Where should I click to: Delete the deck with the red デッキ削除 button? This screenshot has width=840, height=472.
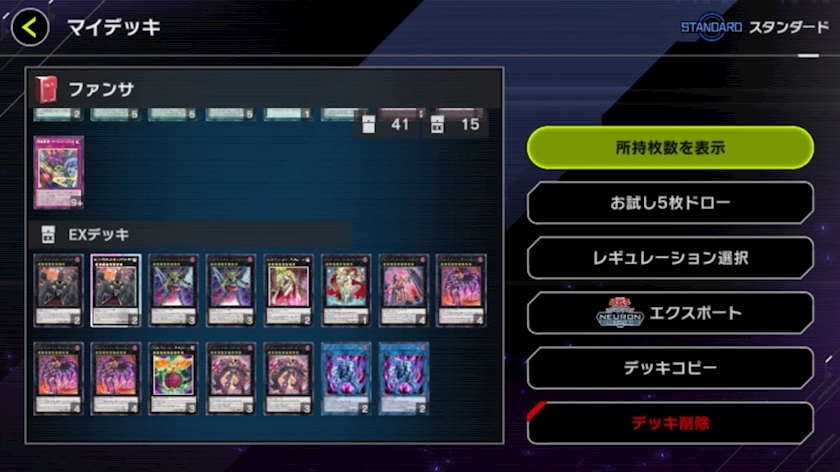click(x=670, y=423)
